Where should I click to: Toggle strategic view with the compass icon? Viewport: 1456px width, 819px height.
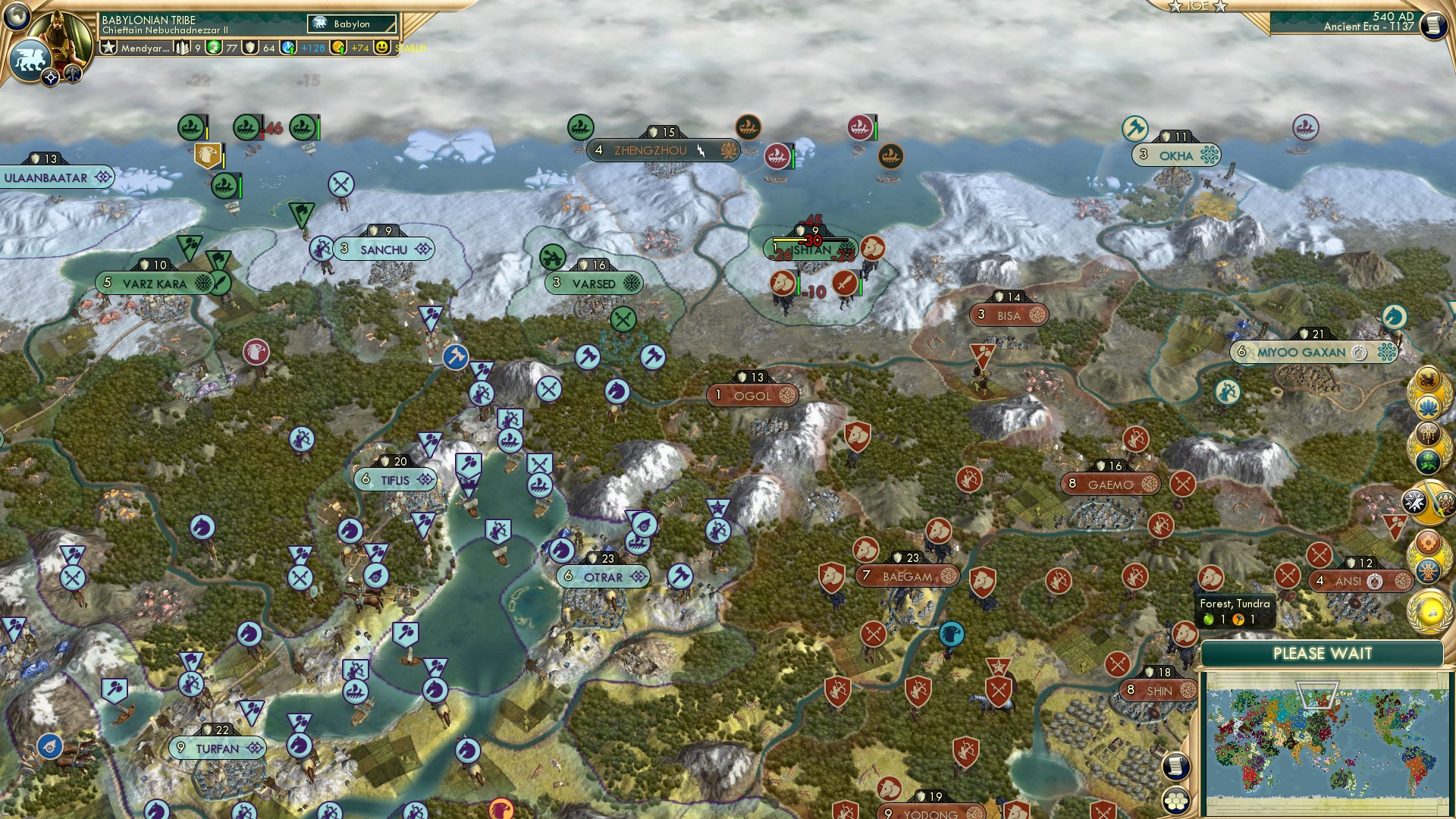tap(50, 77)
